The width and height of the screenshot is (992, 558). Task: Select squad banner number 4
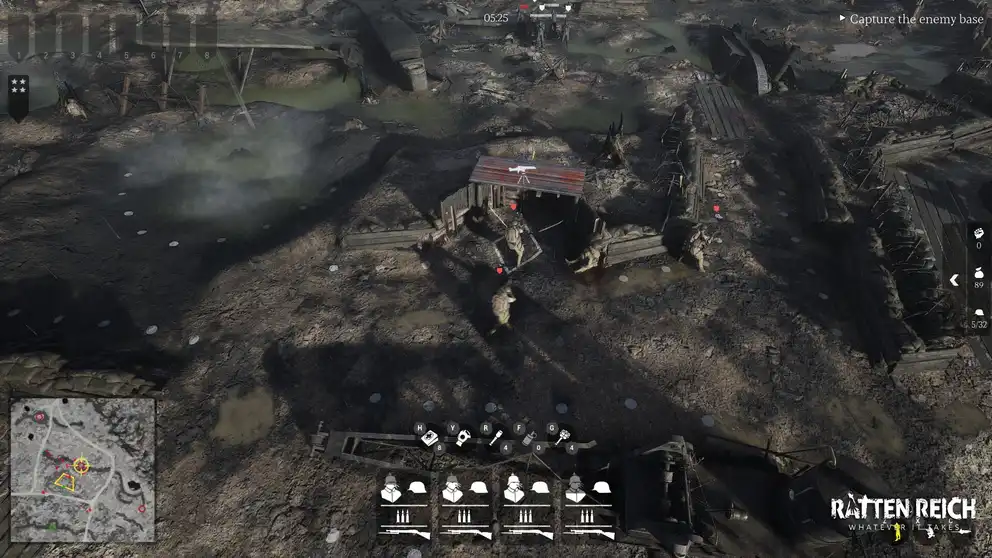(98, 36)
